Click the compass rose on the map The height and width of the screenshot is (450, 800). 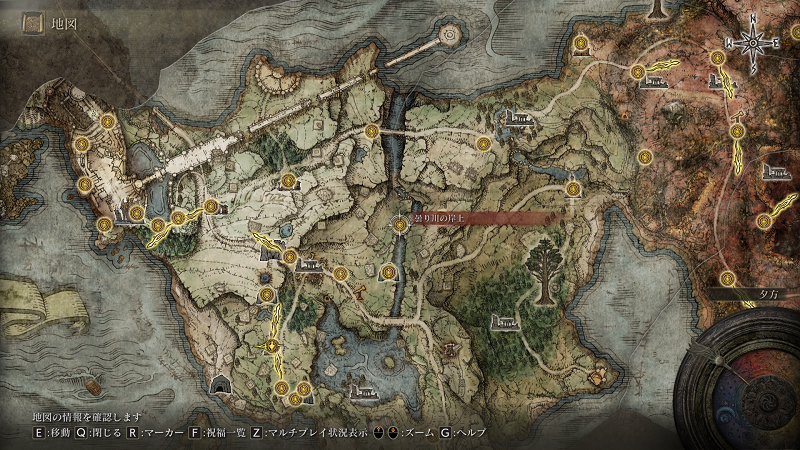pyautogui.click(x=754, y=42)
